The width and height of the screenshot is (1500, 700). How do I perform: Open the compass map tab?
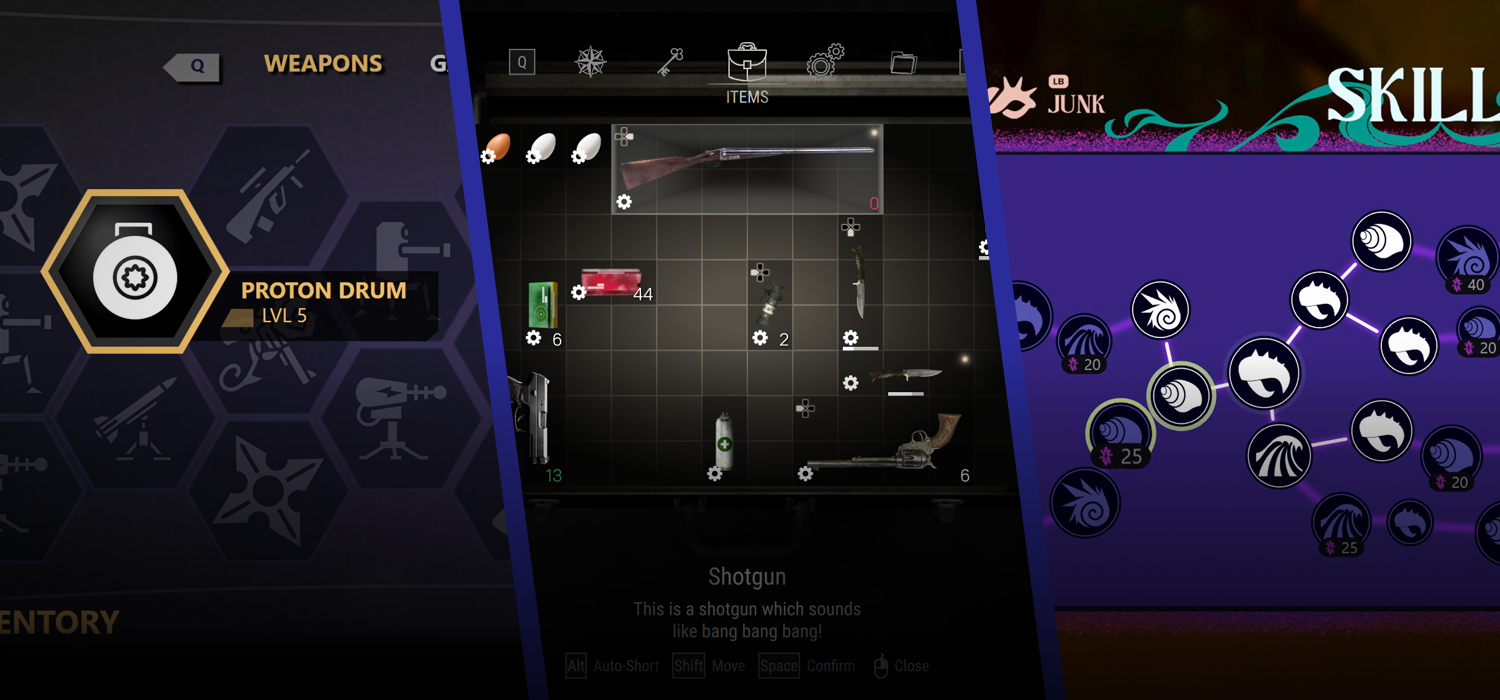tap(590, 63)
